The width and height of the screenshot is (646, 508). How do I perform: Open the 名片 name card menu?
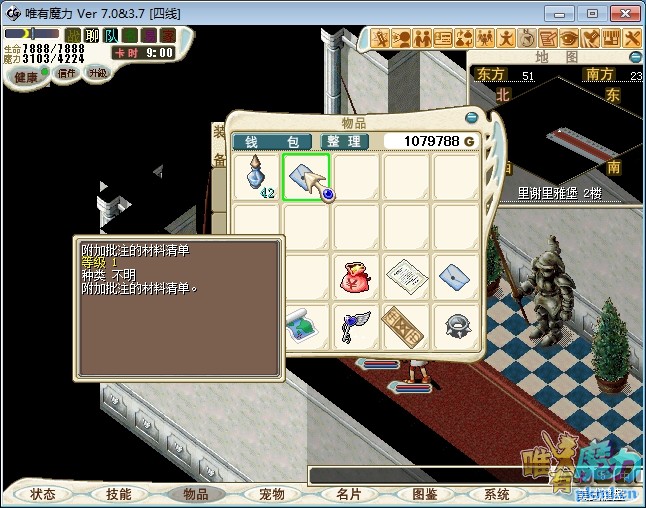[349, 494]
